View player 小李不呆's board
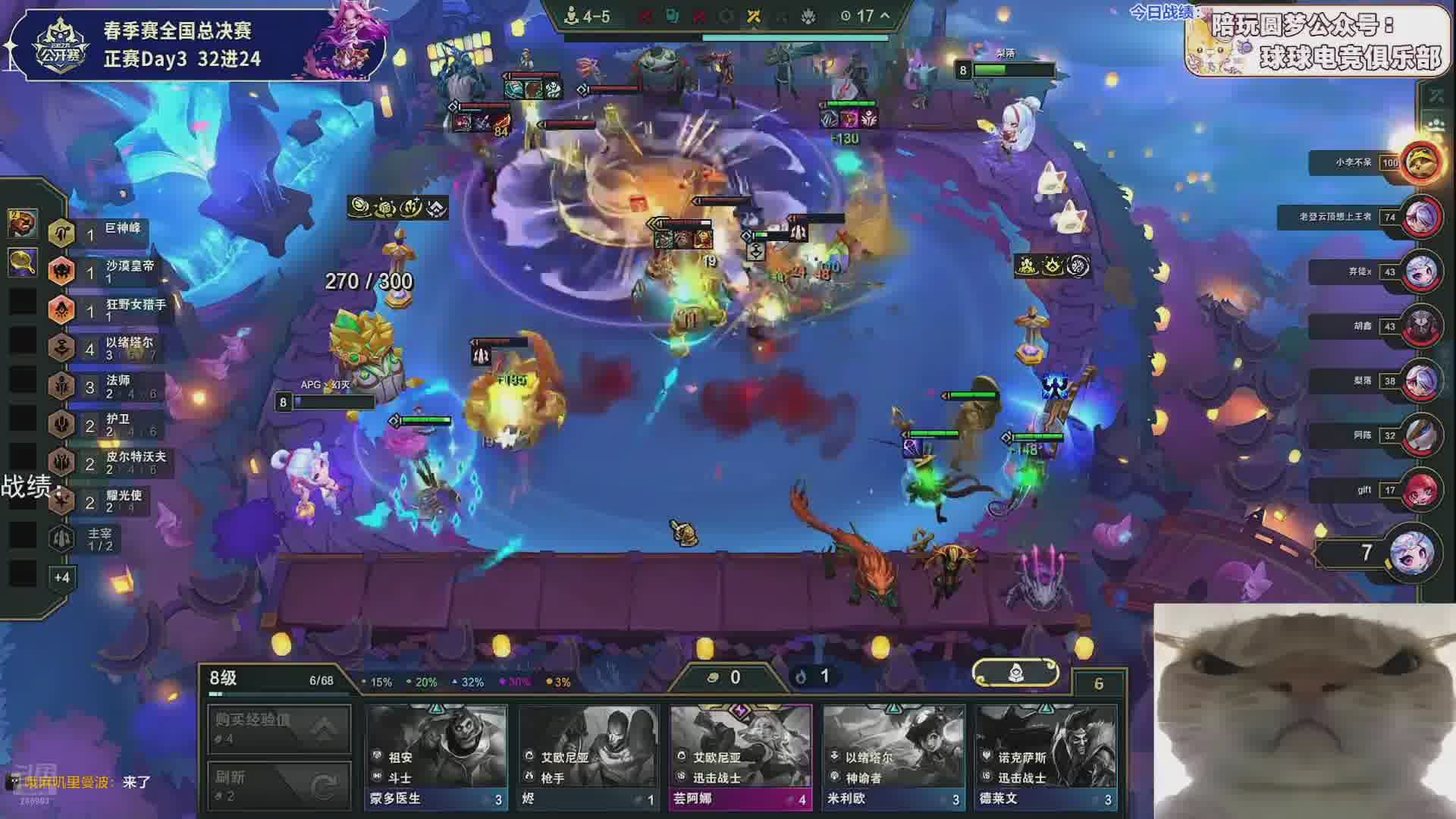 tap(1420, 162)
